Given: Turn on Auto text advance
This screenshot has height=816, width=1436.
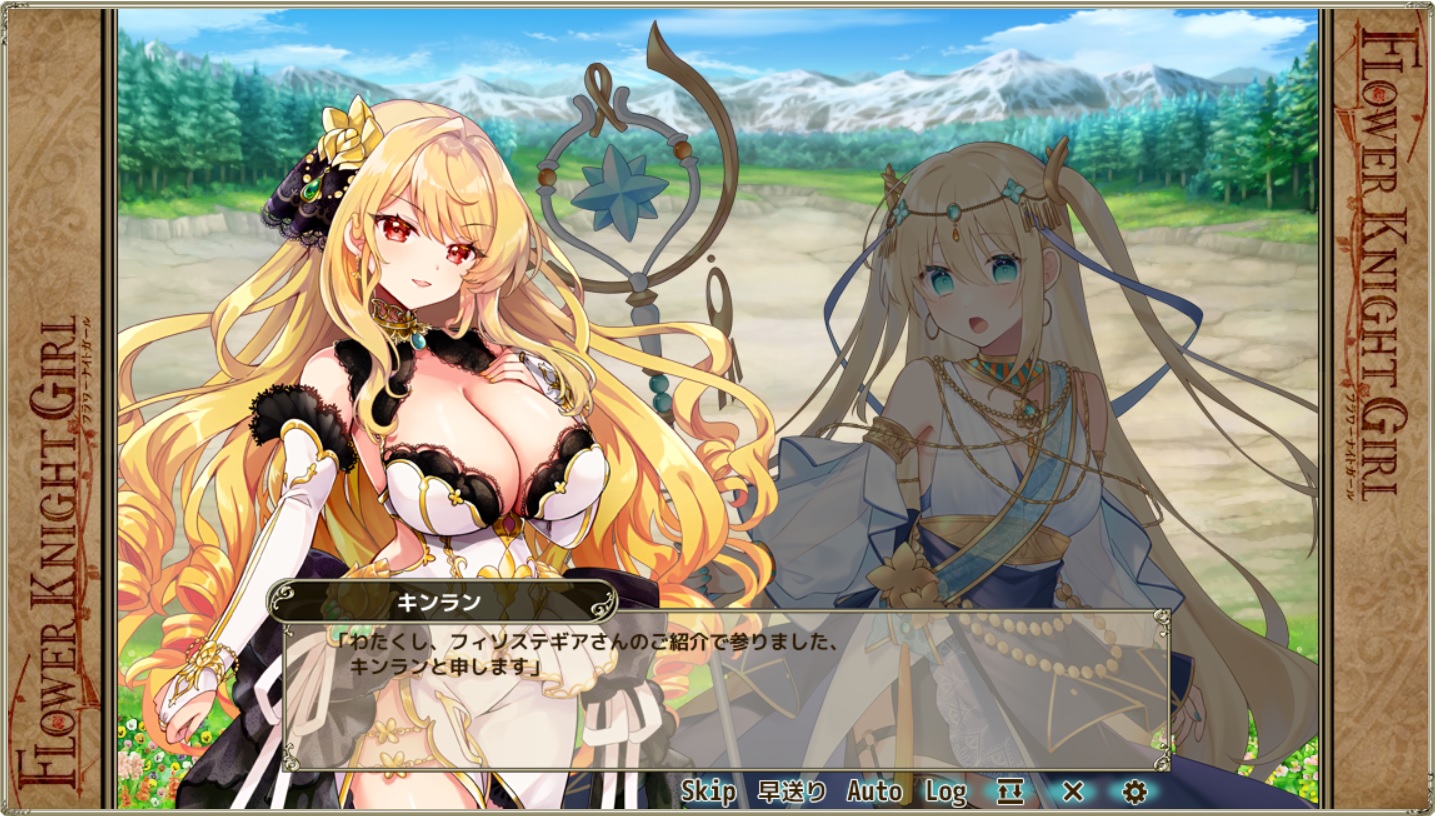Looking at the screenshot, I should (874, 792).
